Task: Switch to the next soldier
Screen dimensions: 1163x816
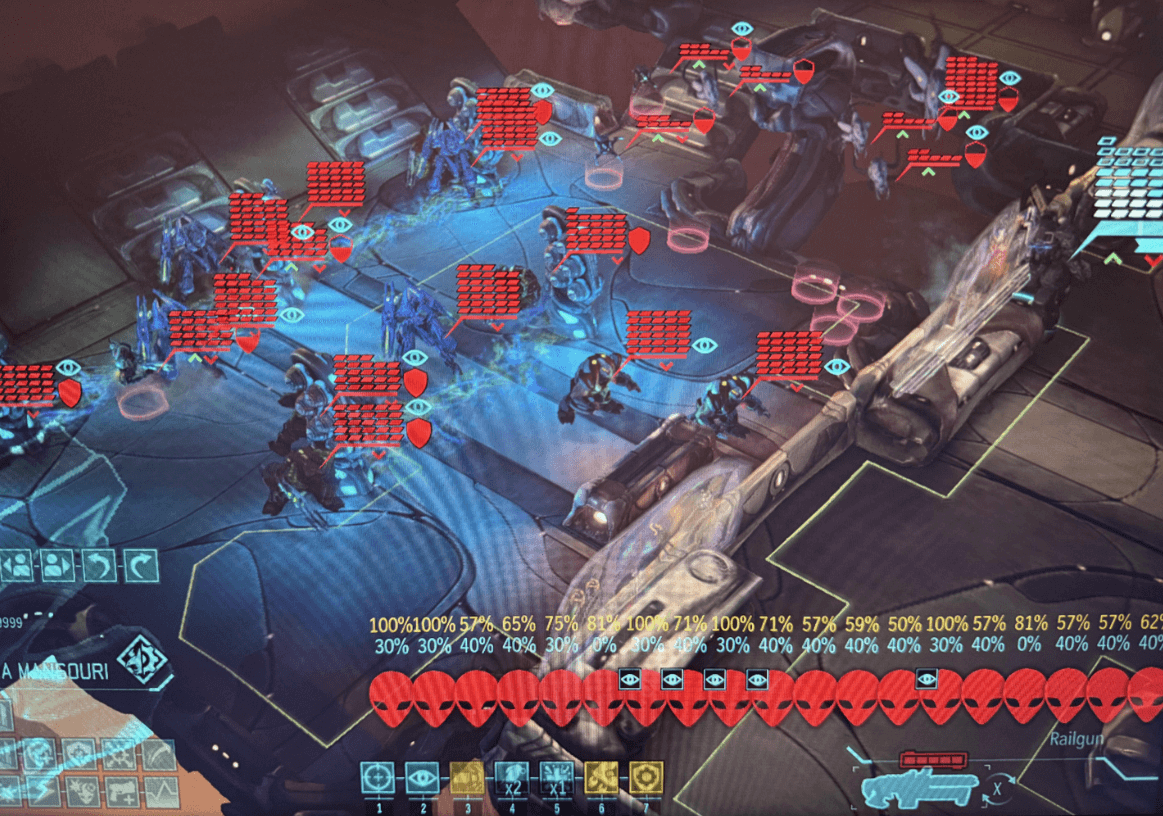Action: click(56, 567)
